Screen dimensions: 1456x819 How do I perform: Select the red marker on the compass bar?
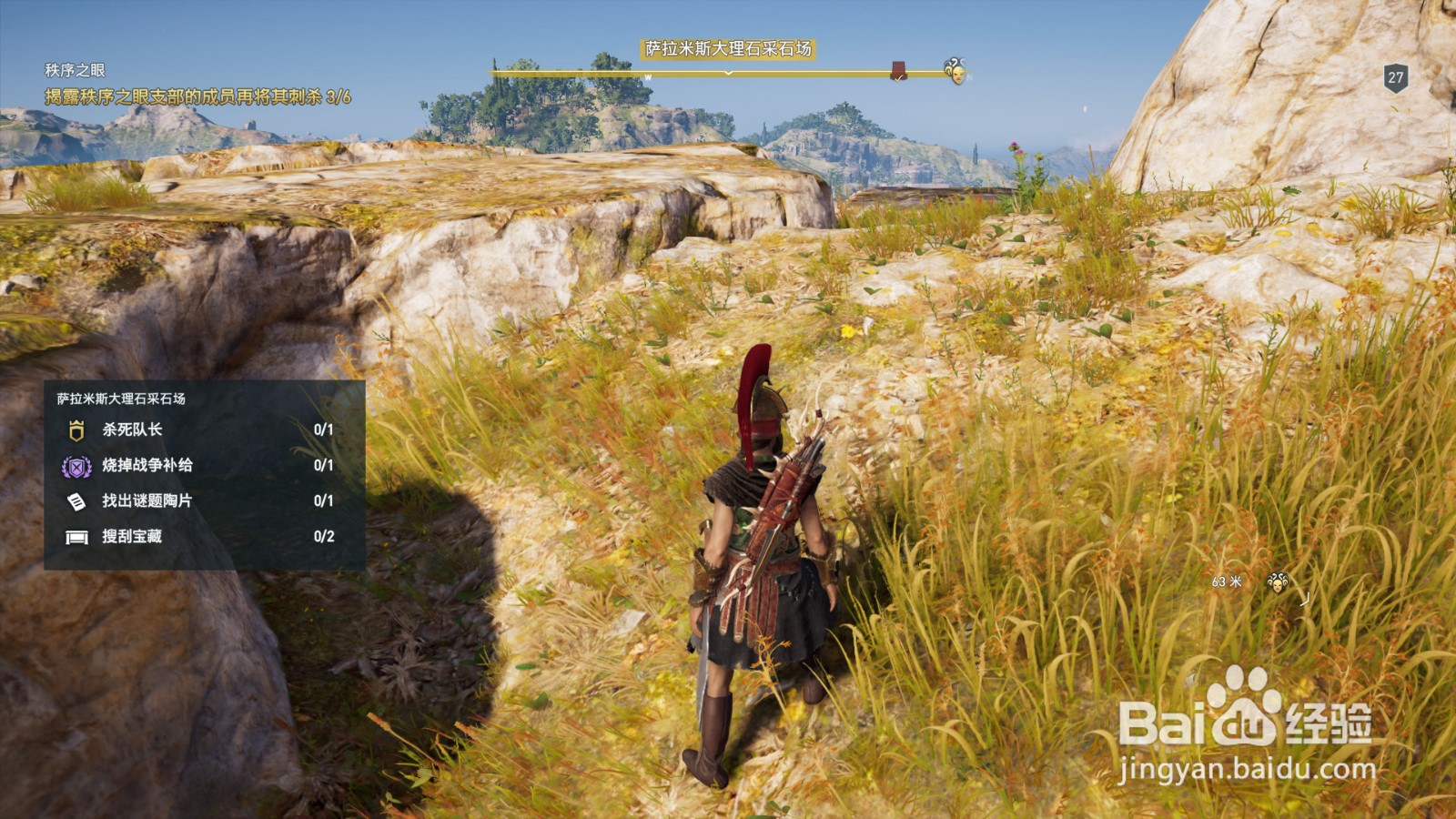898,71
